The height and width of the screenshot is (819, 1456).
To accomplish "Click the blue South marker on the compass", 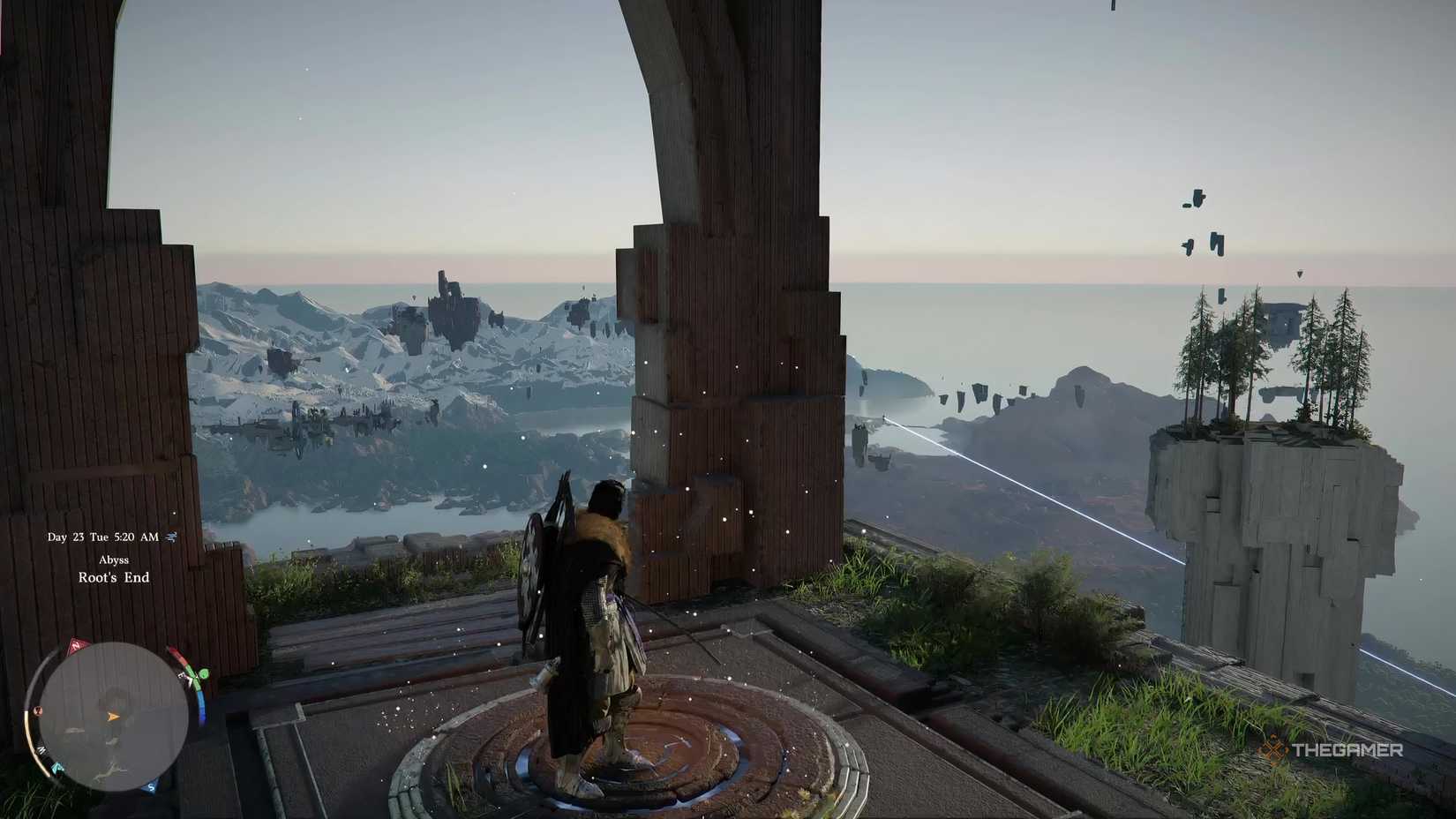I will [151, 787].
